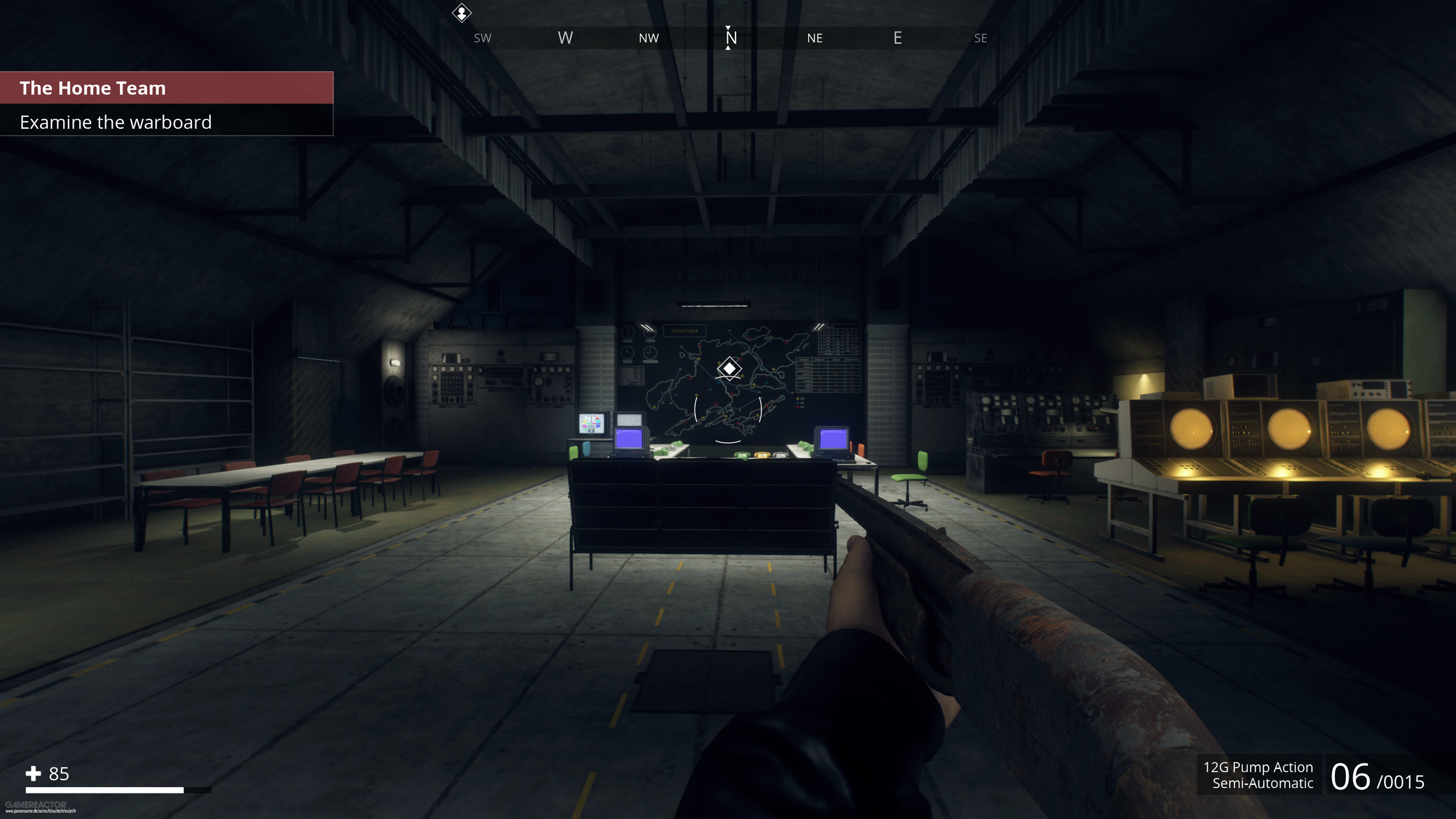
Task: Select The Home Team mission tracker
Action: [x=93, y=88]
